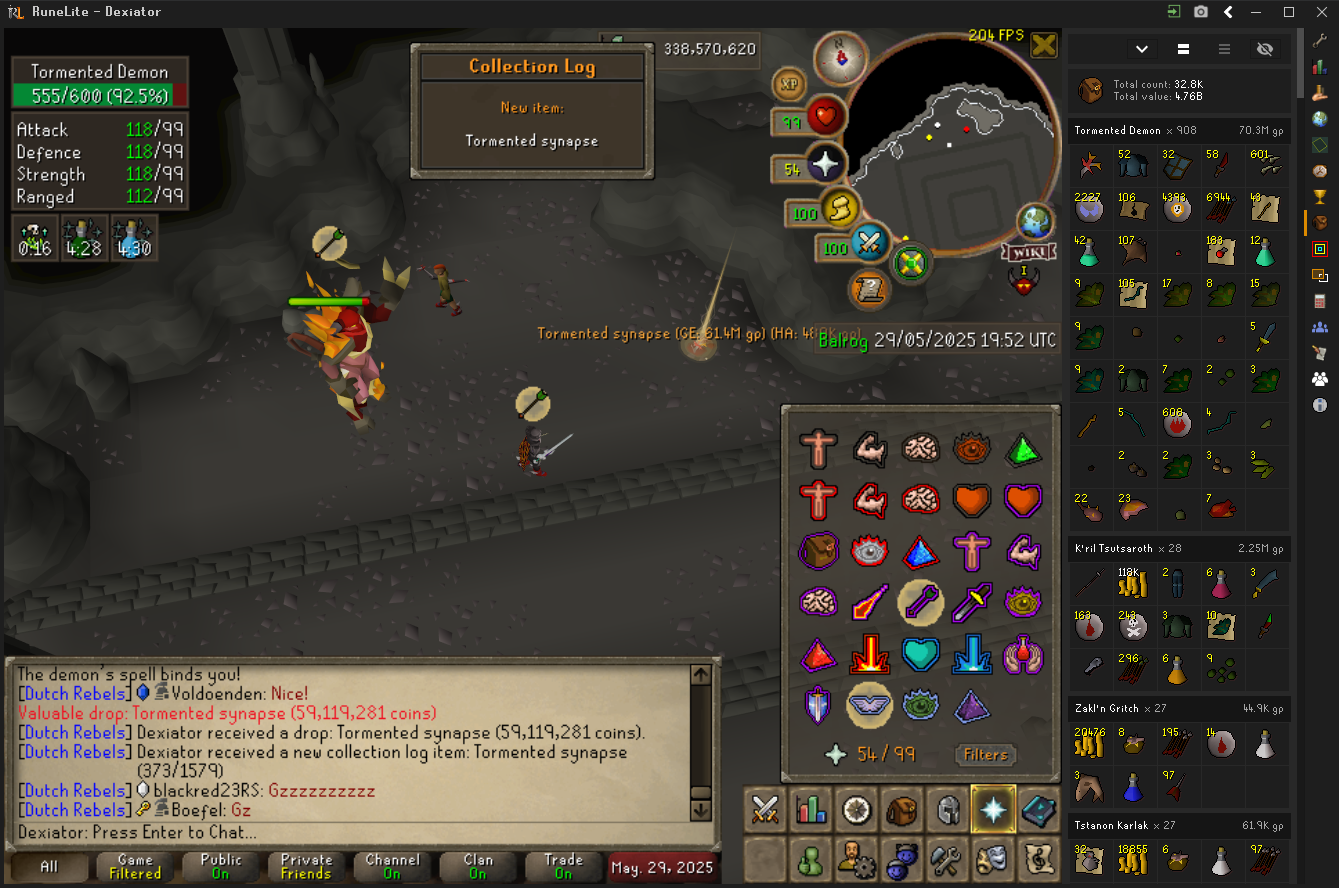Activate the Protect from Melee sword prayer

click(x=969, y=600)
